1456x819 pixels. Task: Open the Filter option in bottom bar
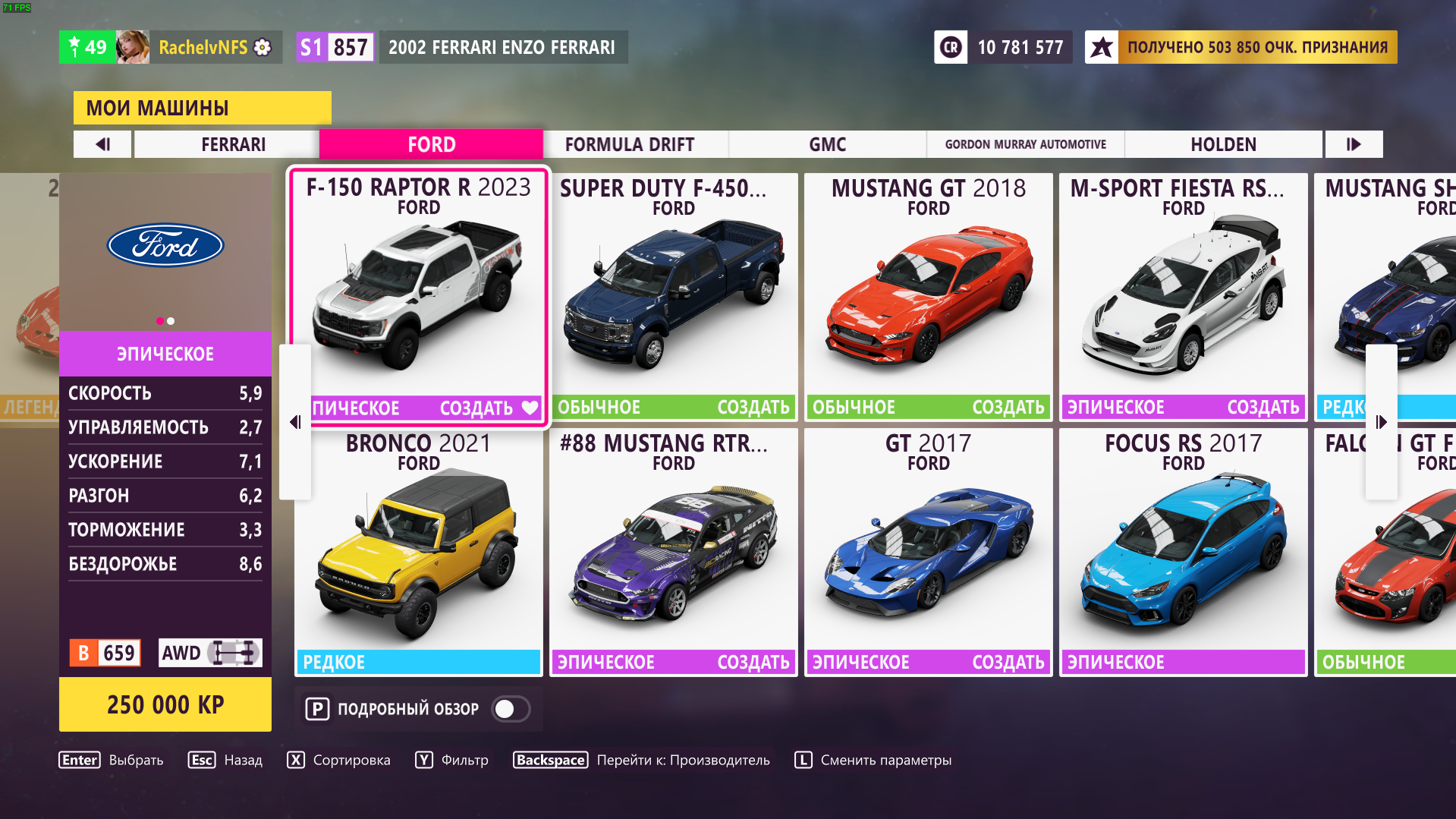452,760
